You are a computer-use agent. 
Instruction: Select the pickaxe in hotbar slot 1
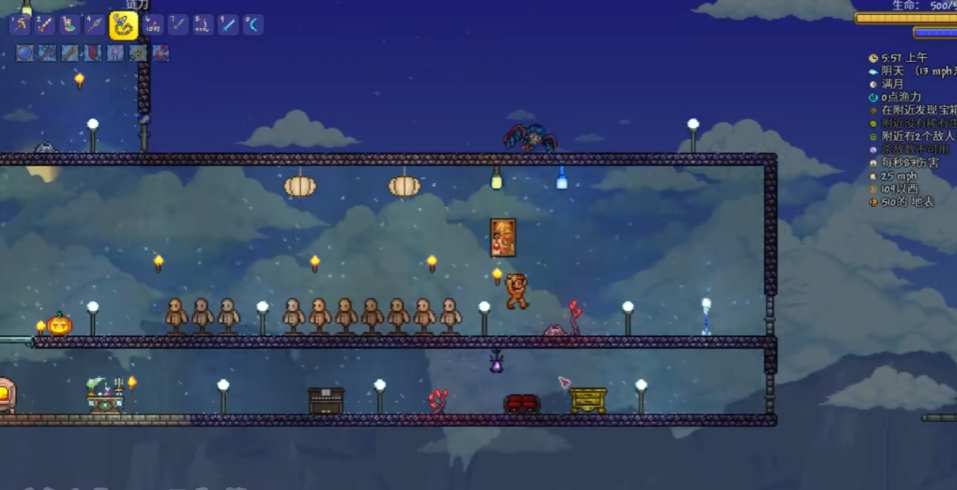click(x=19, y=25)
